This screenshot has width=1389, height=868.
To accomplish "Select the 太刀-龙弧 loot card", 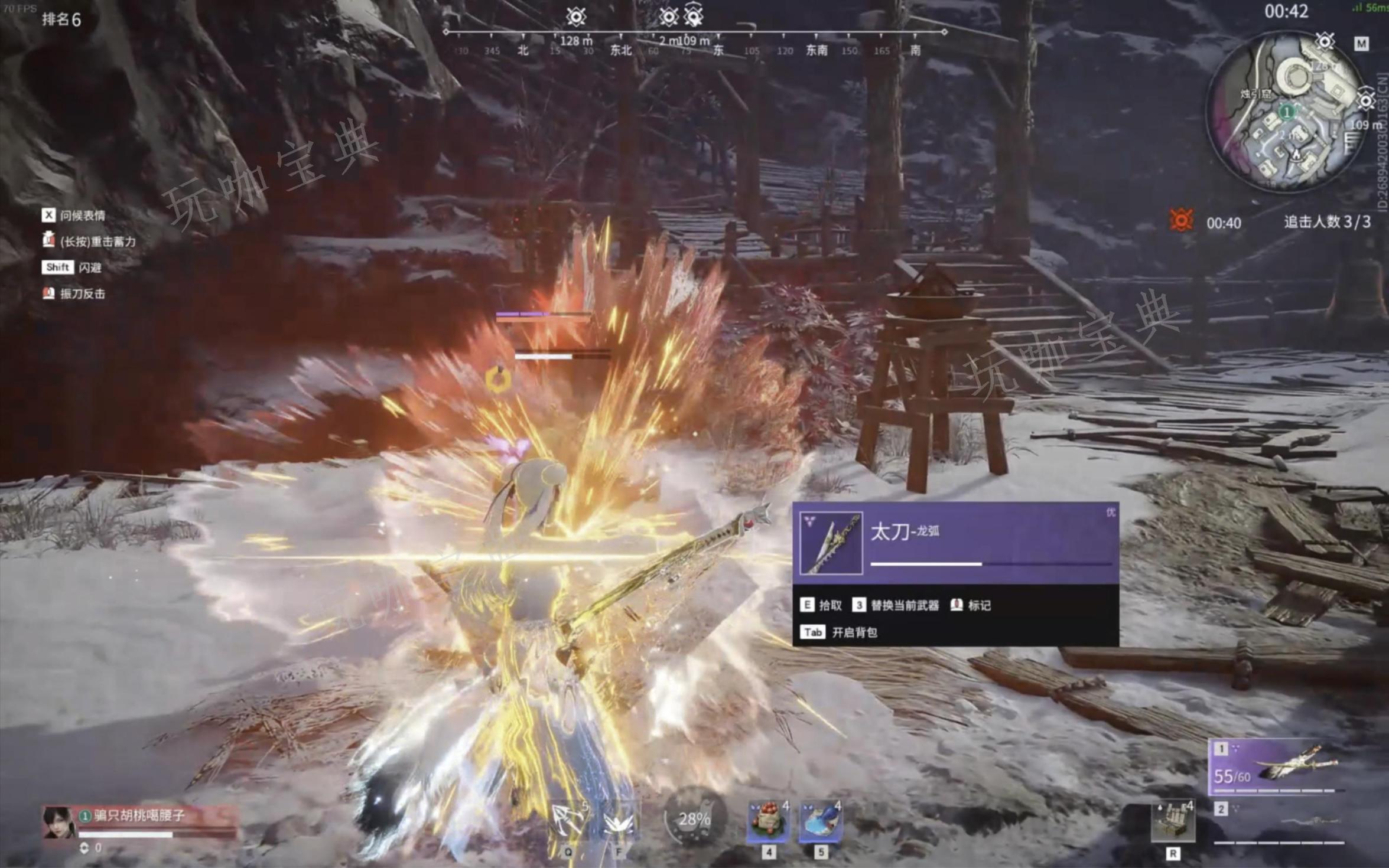I will [x=955, y=543].
